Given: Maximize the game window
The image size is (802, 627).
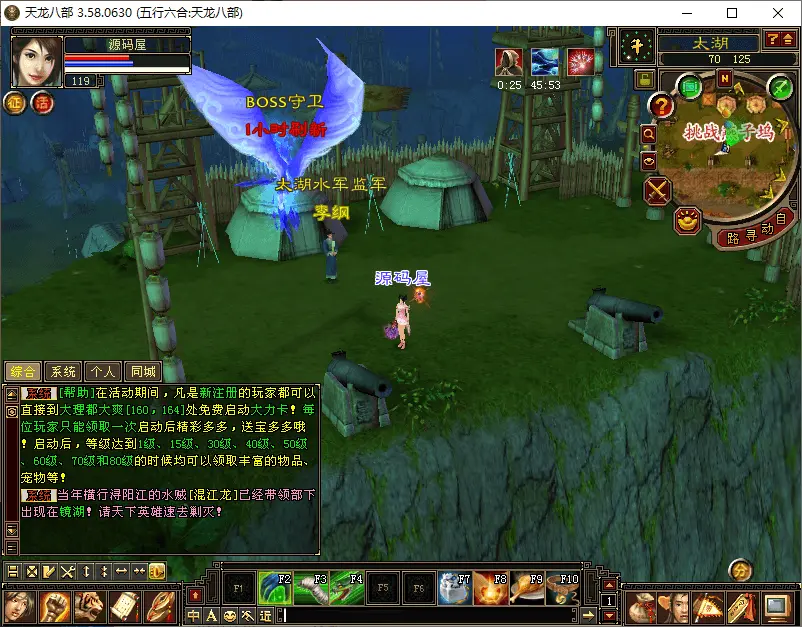Looking at the screenshot, I should [x=731, y=13].
